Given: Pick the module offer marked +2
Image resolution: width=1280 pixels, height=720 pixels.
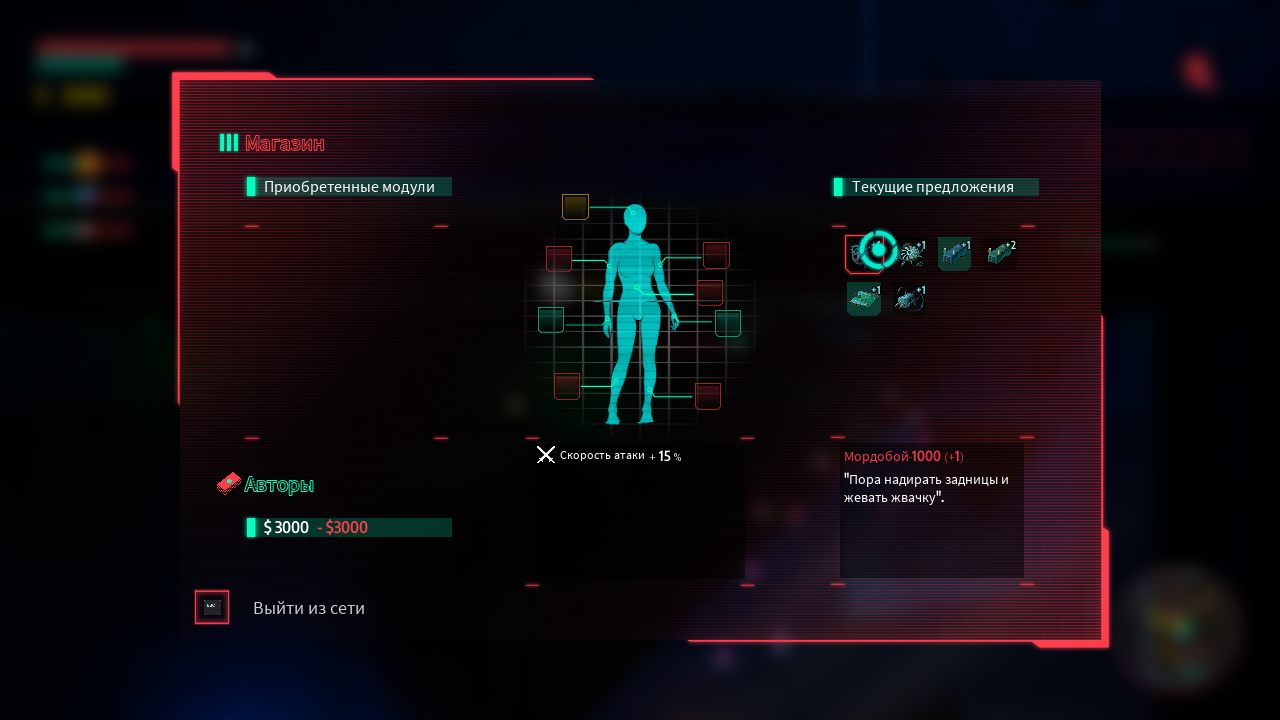Looking at the screenshot, I should pyautogui.click(x=999, y=254).
